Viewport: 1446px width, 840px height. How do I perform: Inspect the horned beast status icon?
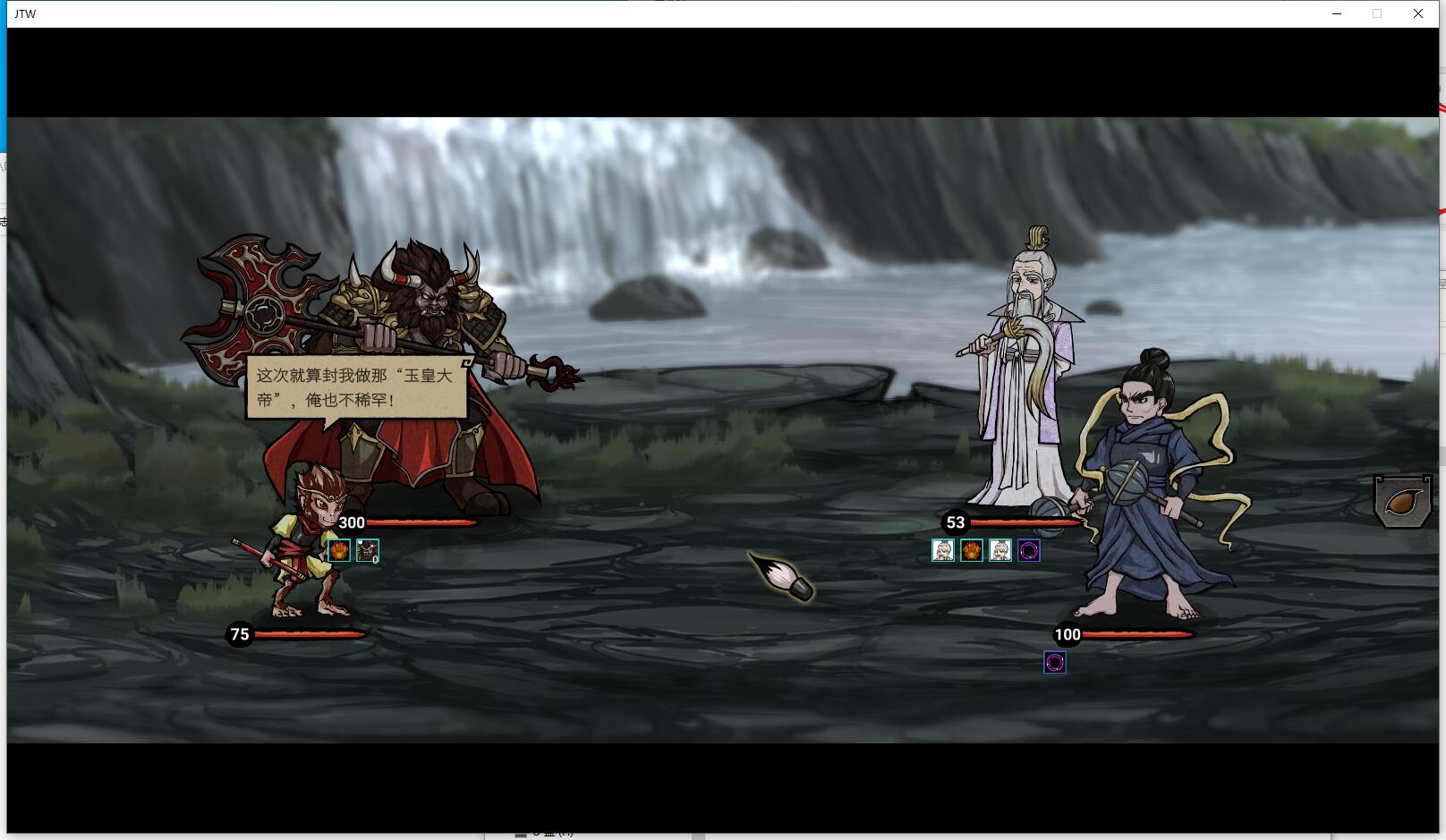pos(368,550)
